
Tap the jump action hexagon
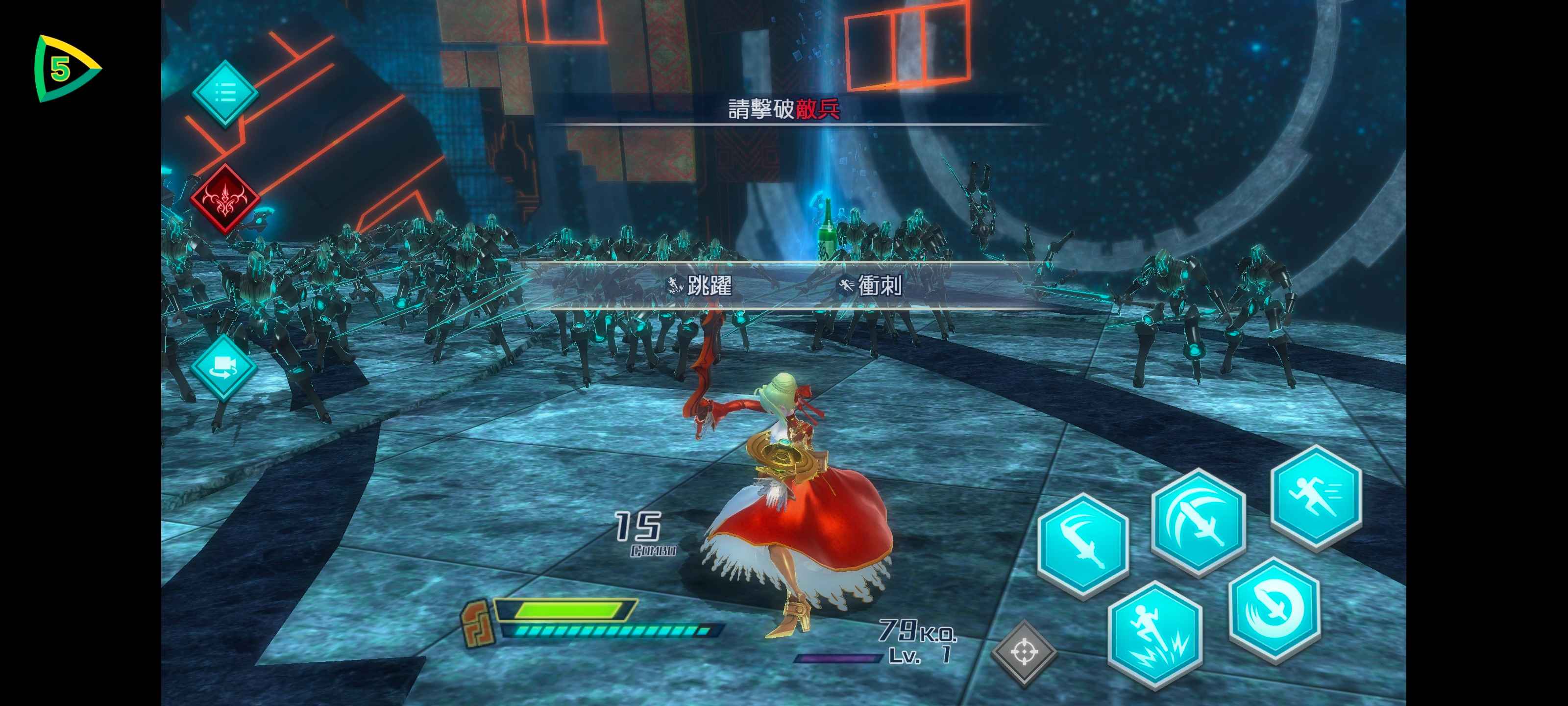[x=1154, y=634]
